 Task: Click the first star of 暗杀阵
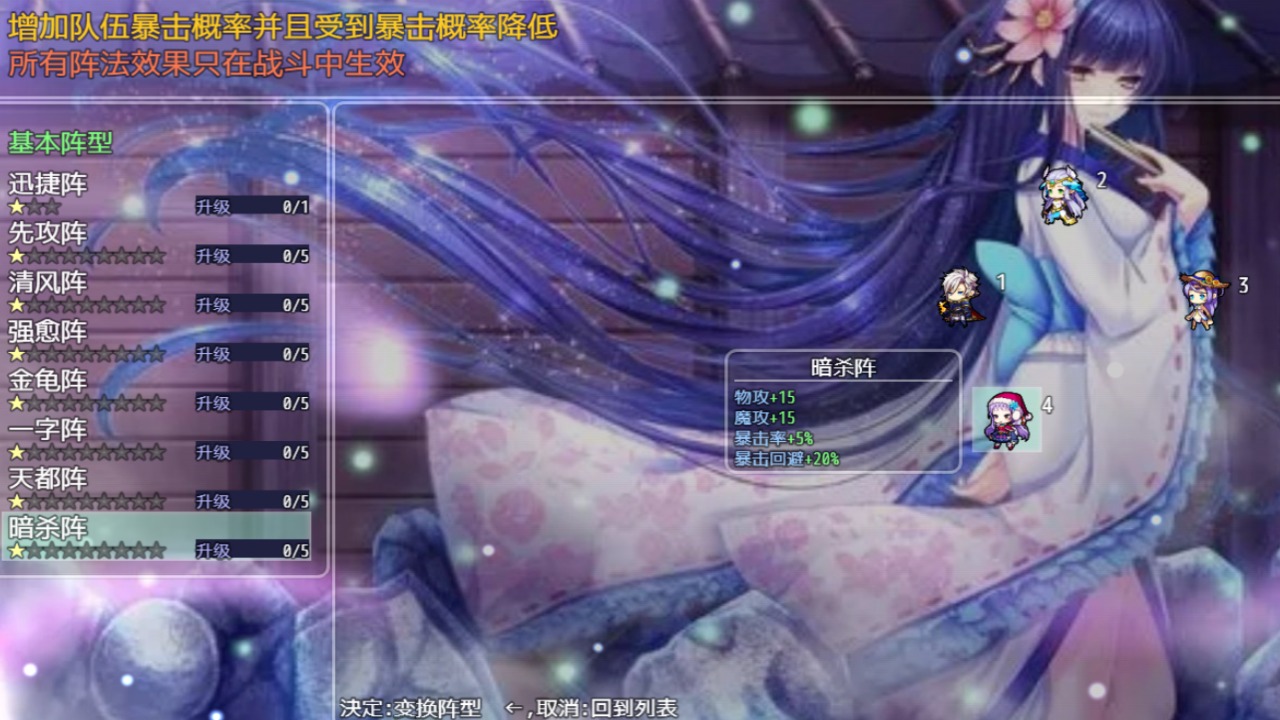(17, 548)
